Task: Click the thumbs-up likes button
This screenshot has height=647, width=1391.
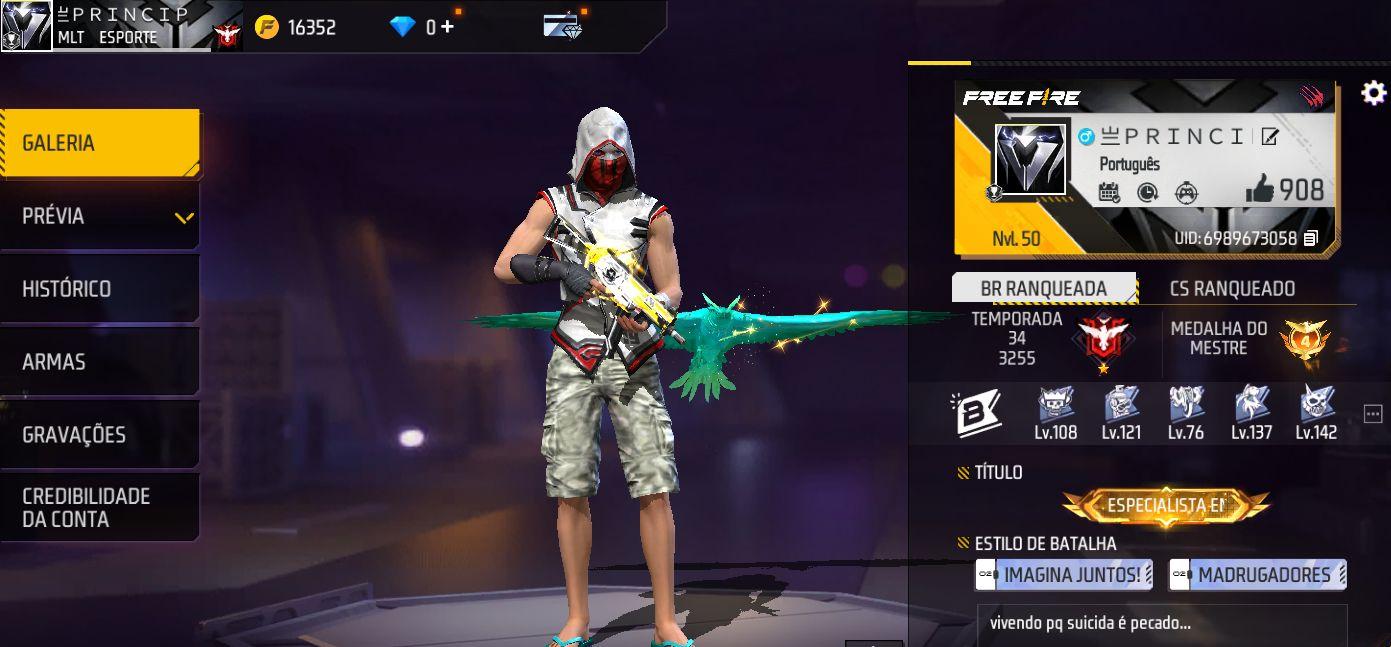Action: coord(1260,189)
